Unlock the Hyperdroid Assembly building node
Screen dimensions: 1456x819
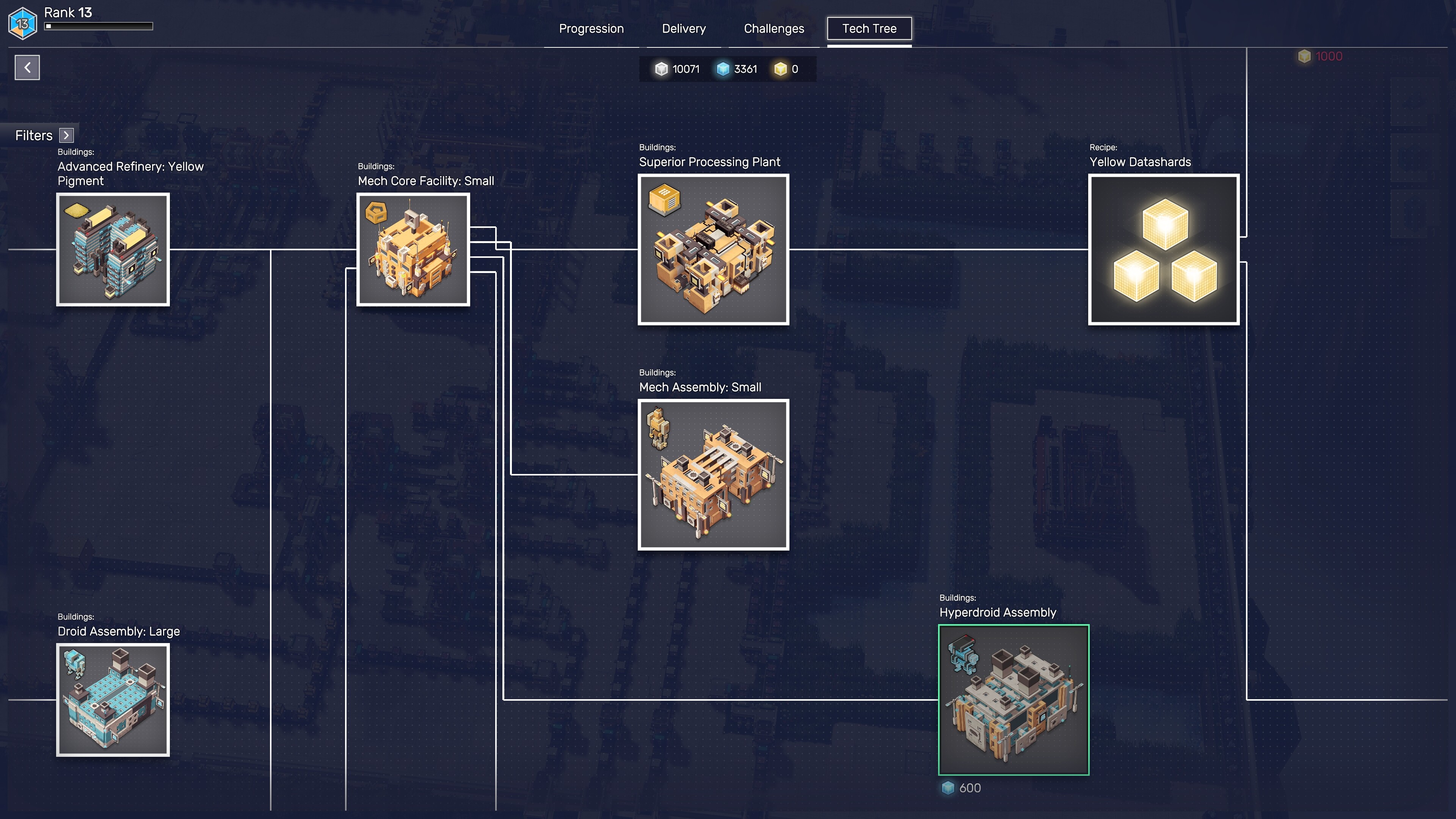[1014, 700]
